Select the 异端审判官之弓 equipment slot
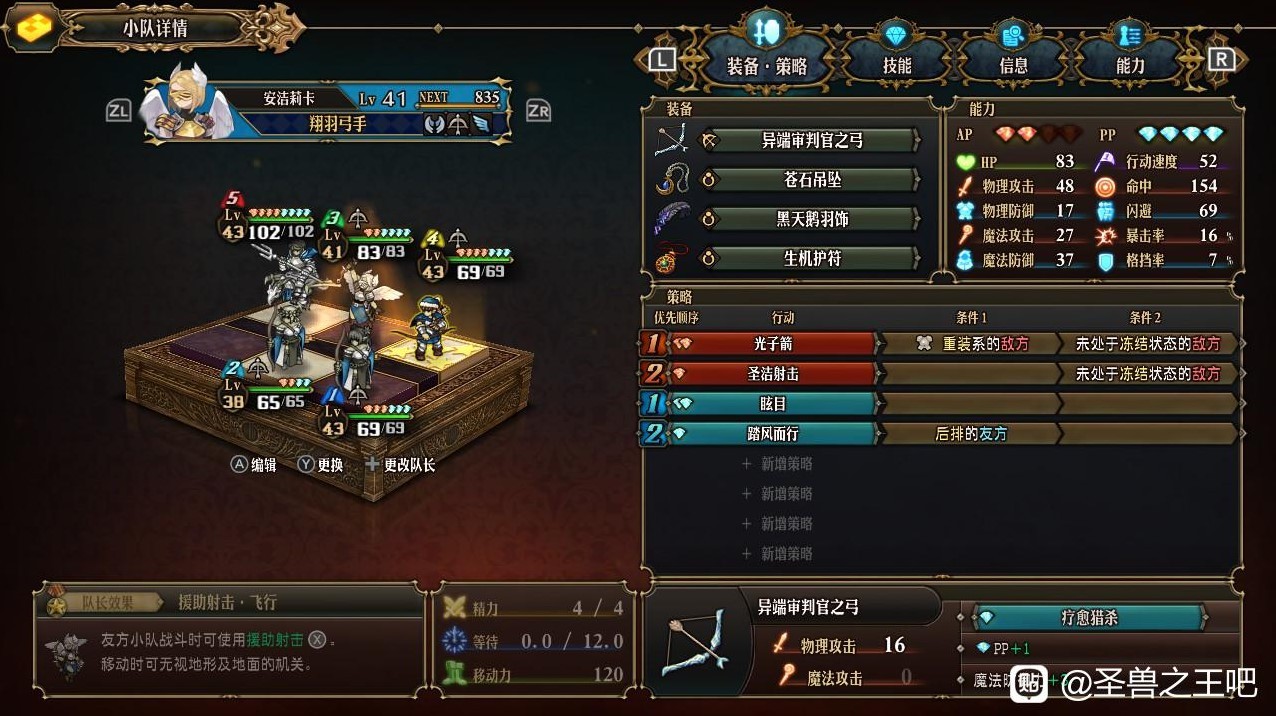 click(811, 140)
